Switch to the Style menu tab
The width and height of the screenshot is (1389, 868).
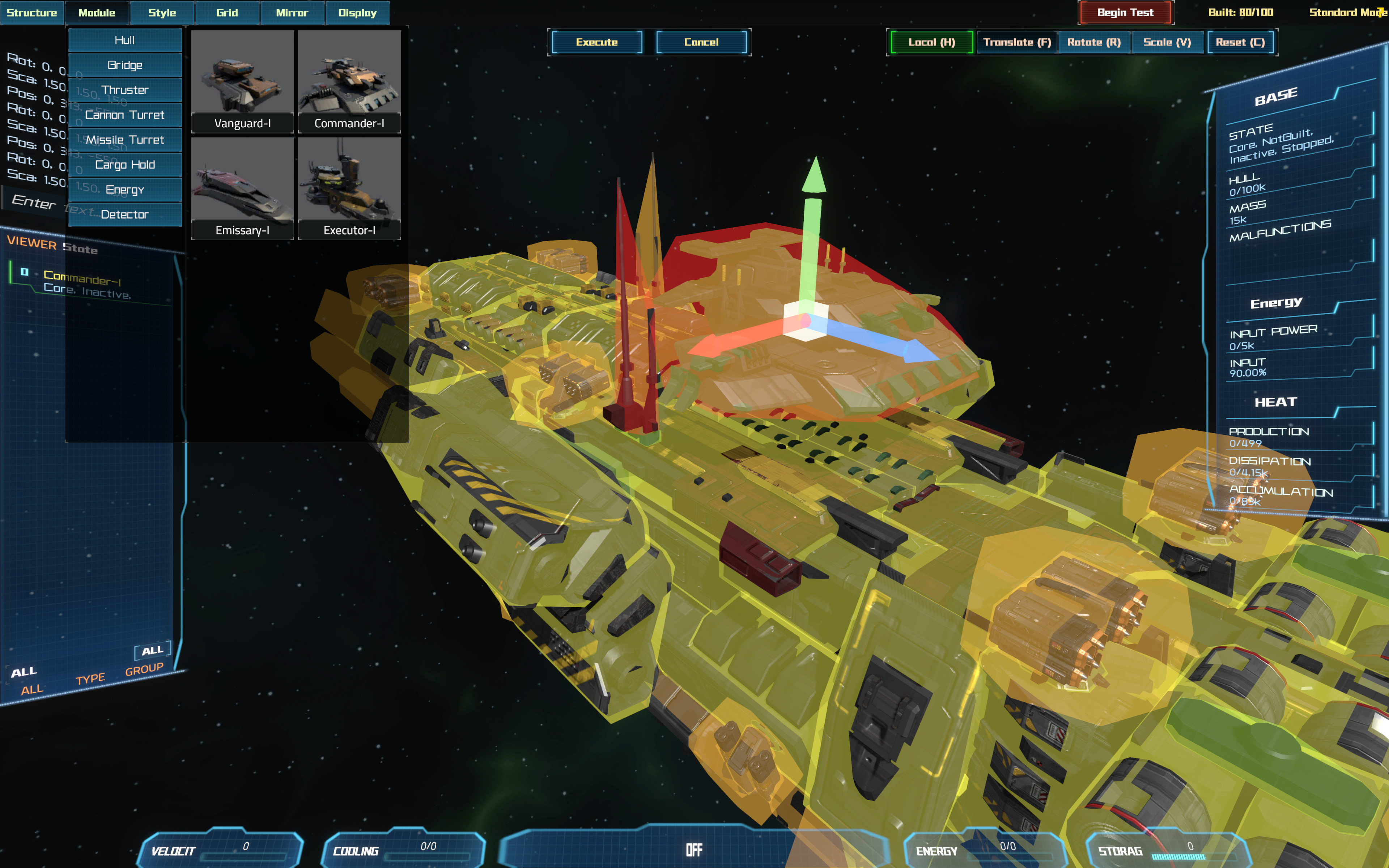tap(162, 13)
